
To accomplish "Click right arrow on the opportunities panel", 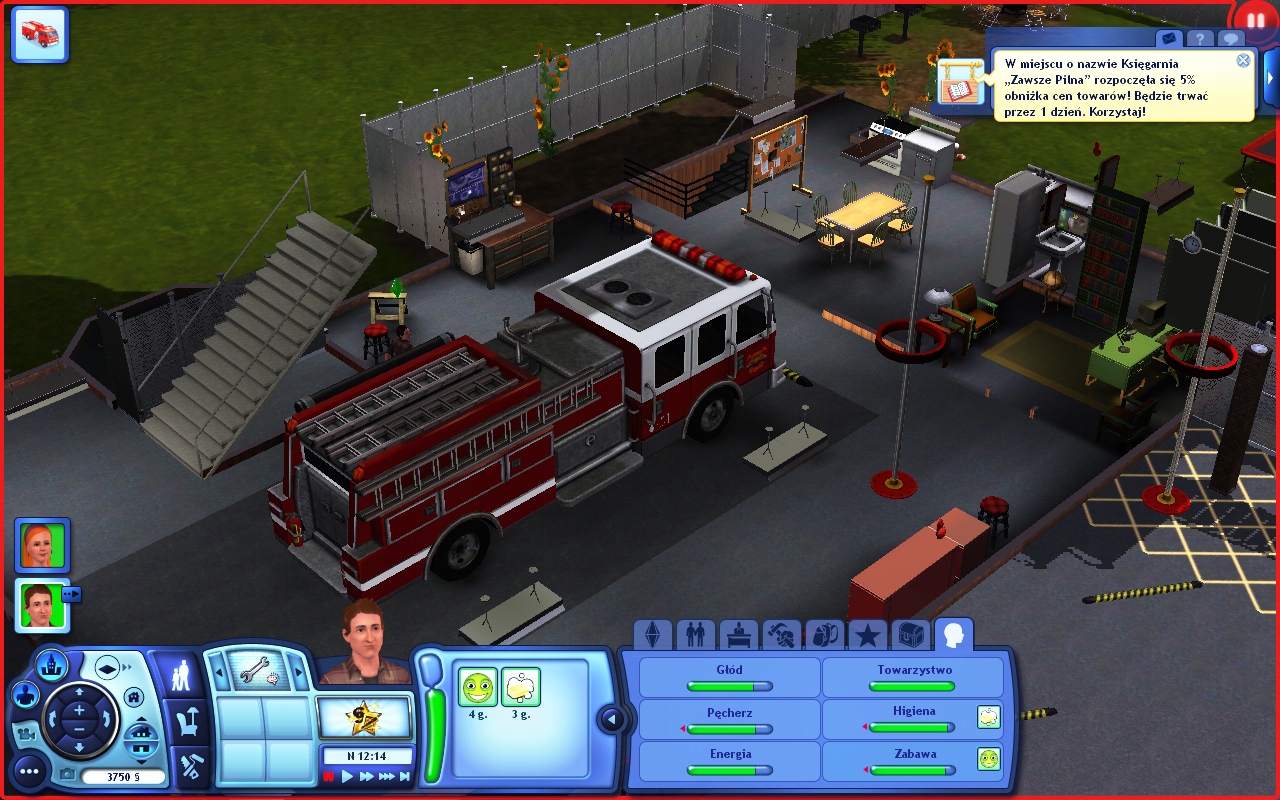I will pyautogui.click(x=297, y=670).
